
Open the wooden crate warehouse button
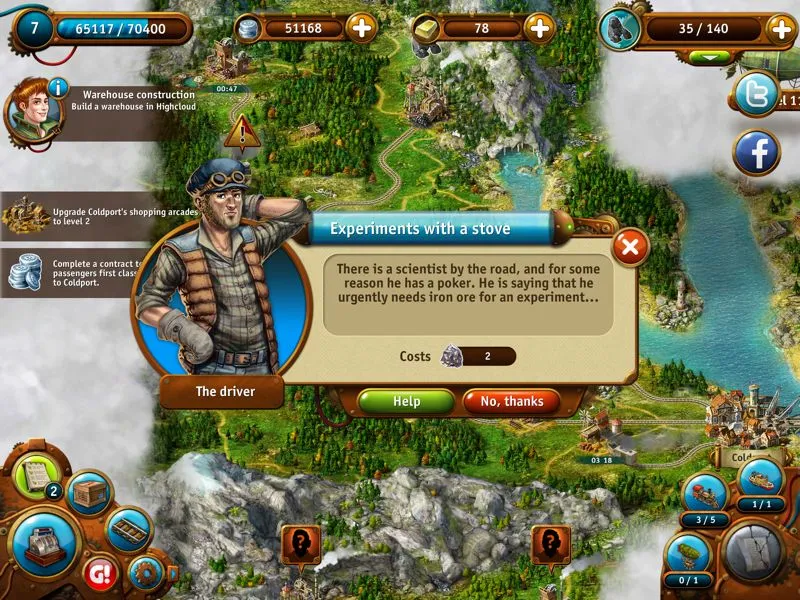click(89, 494)
